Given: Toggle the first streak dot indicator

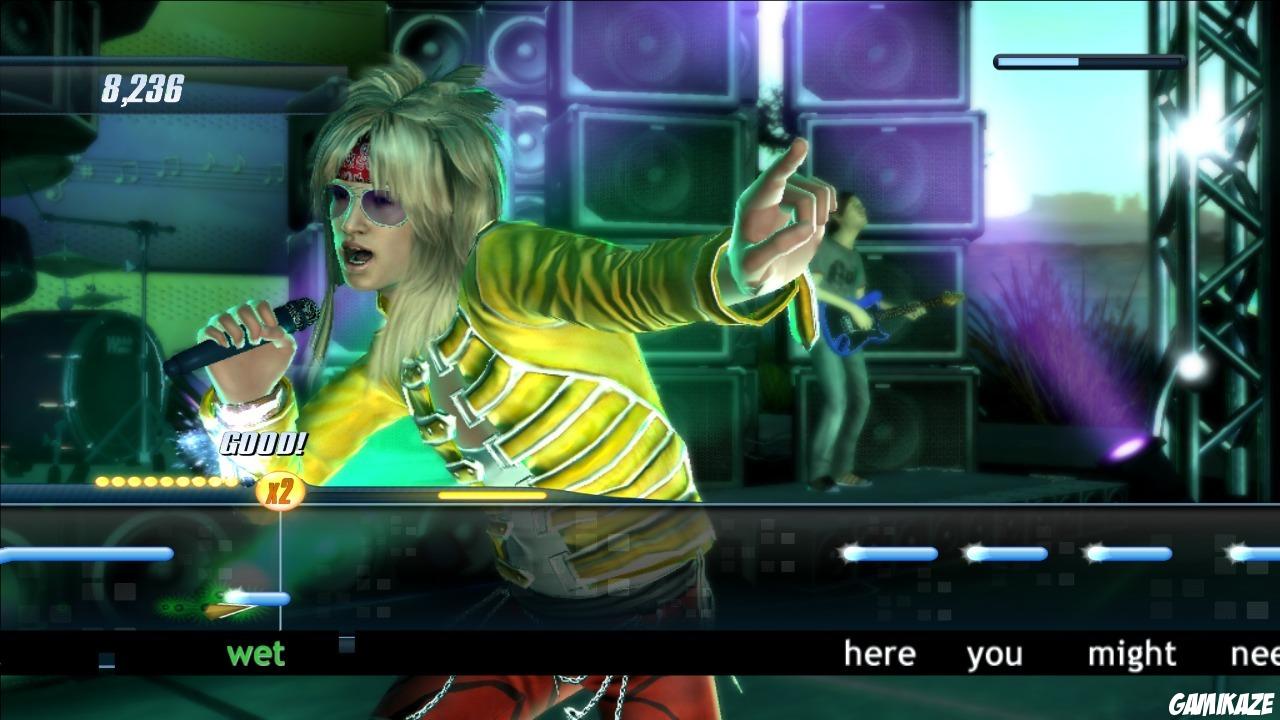Looking at the screenshot, I should pyautogui.click(x=101, y=481).
